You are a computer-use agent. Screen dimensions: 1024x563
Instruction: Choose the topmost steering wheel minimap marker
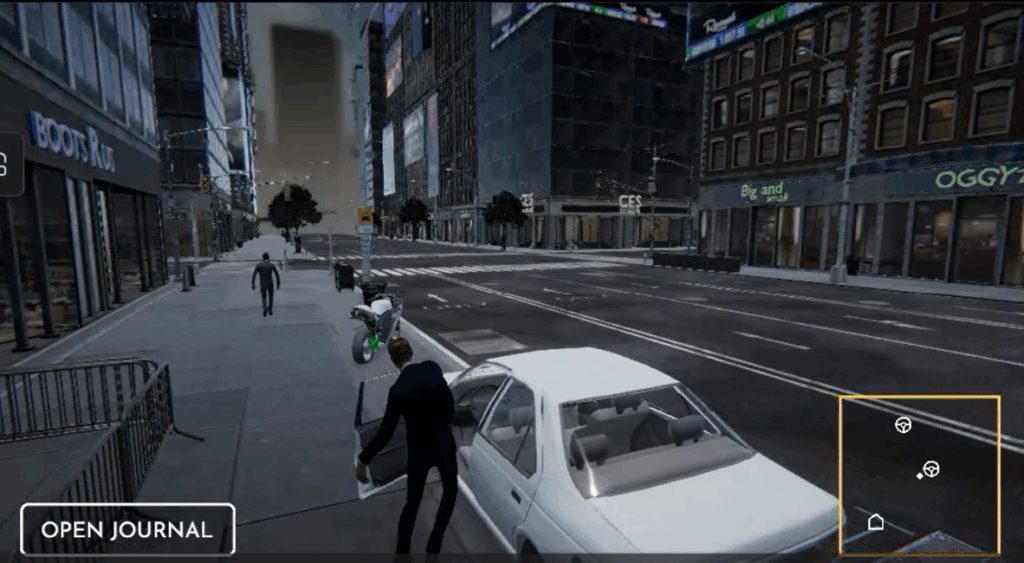tap(903, 425)
